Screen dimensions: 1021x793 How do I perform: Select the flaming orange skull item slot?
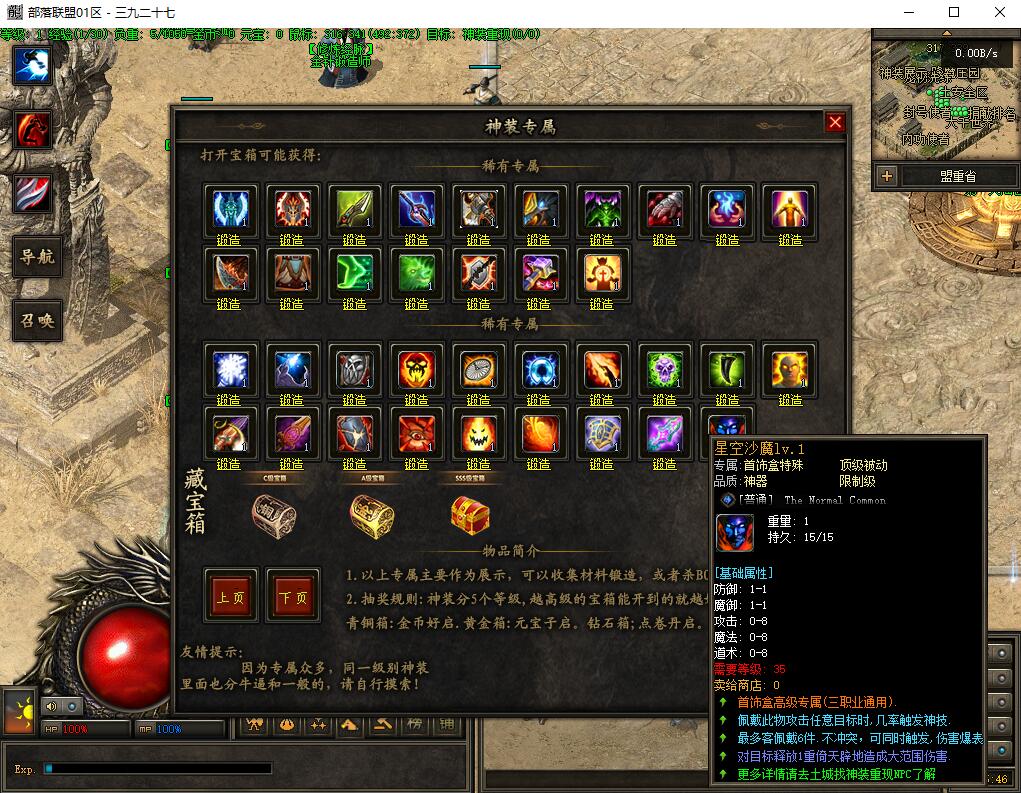416,370
